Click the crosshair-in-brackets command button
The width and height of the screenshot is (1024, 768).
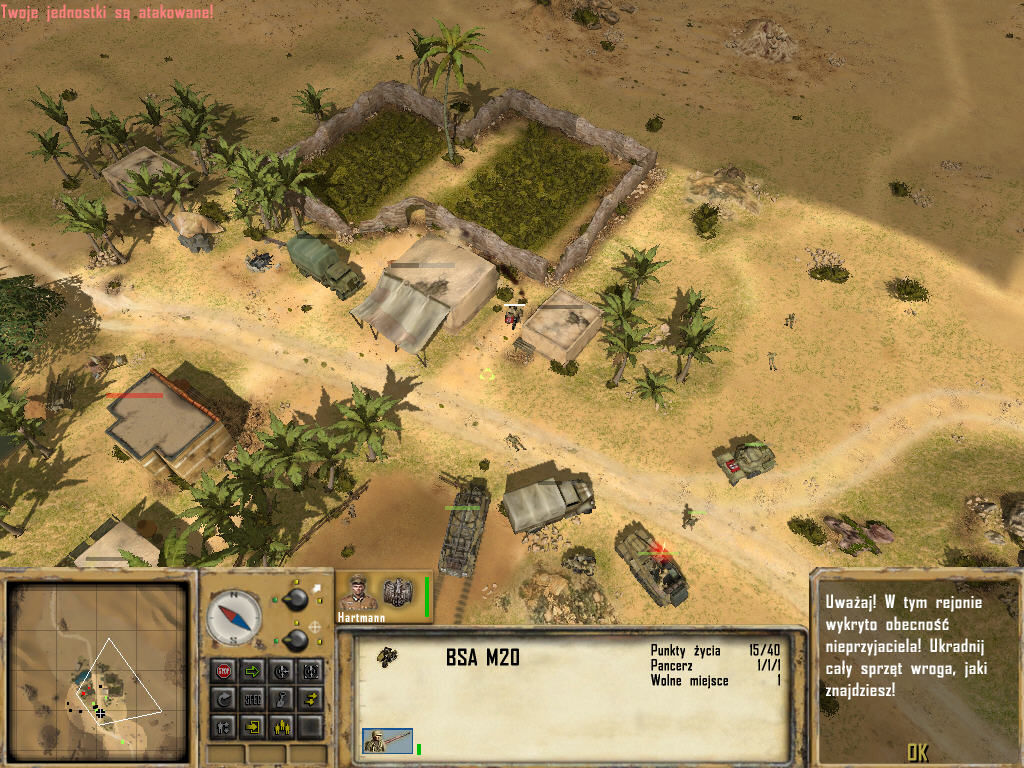(x=311, y=671)
